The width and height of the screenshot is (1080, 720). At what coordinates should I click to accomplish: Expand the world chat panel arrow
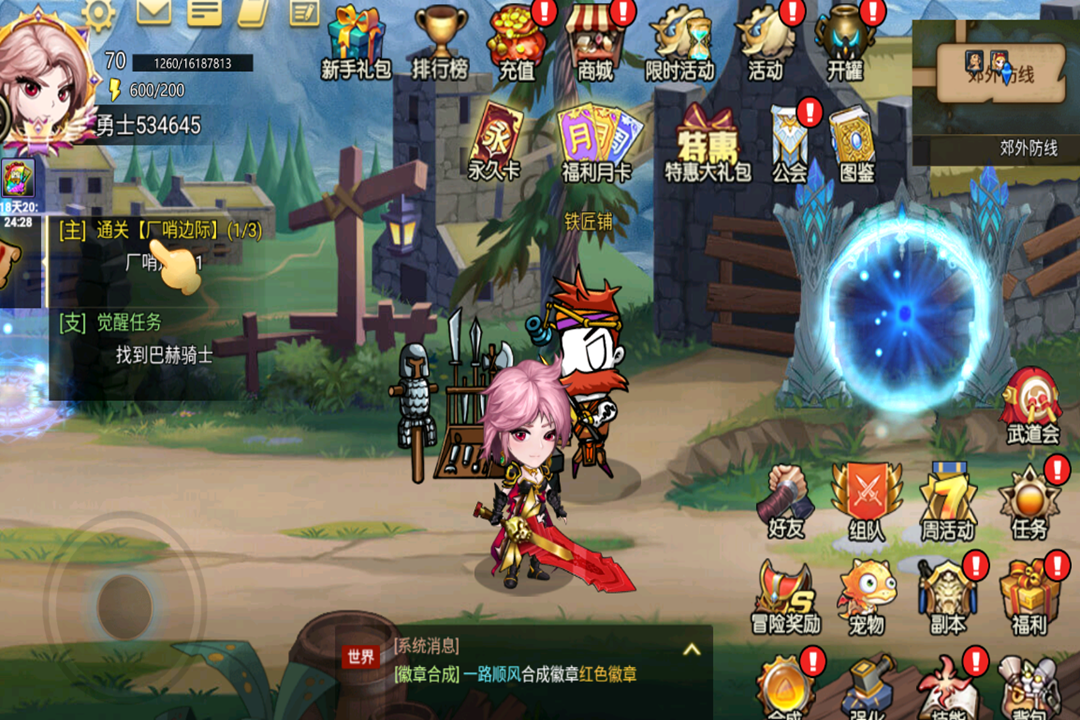pos(691,650)
